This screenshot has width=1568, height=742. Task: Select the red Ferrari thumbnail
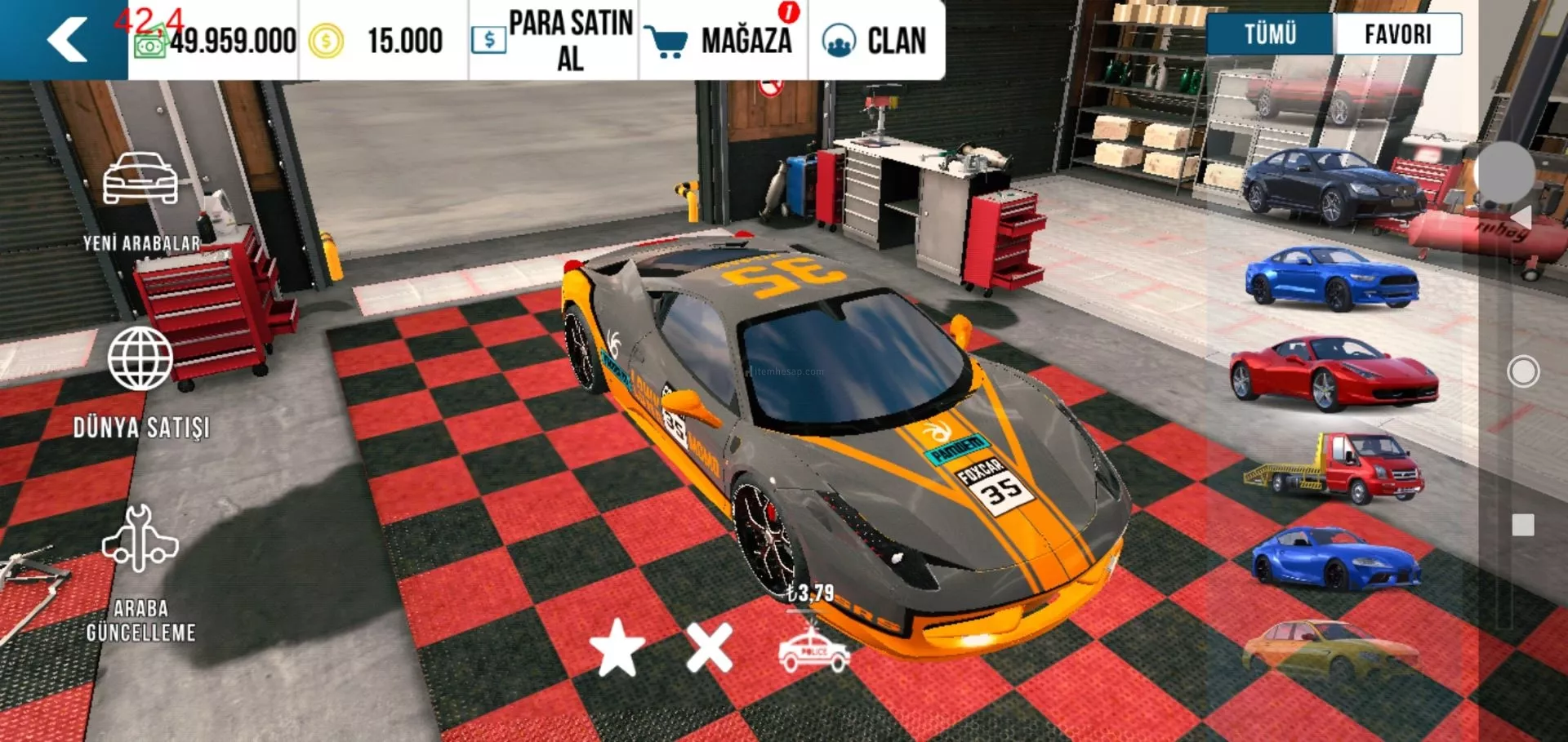click(x=1333, y=372)
